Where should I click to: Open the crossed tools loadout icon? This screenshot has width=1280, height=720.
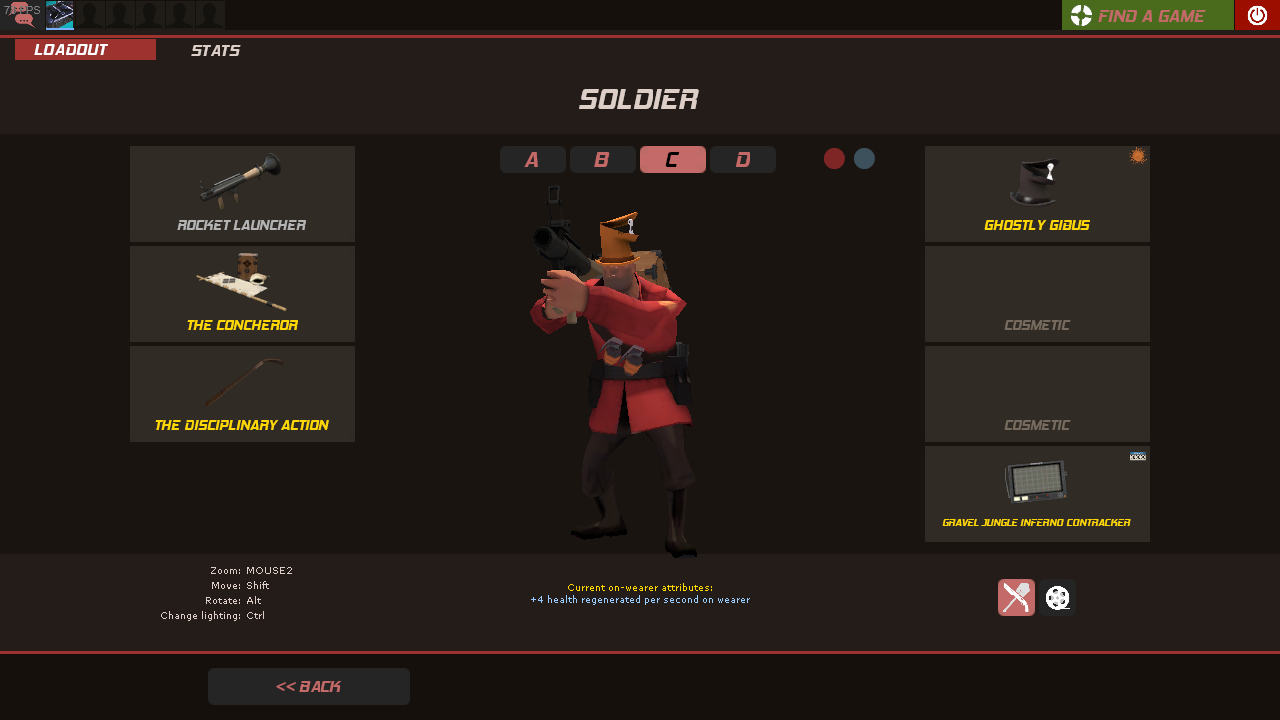point(1016,598)
